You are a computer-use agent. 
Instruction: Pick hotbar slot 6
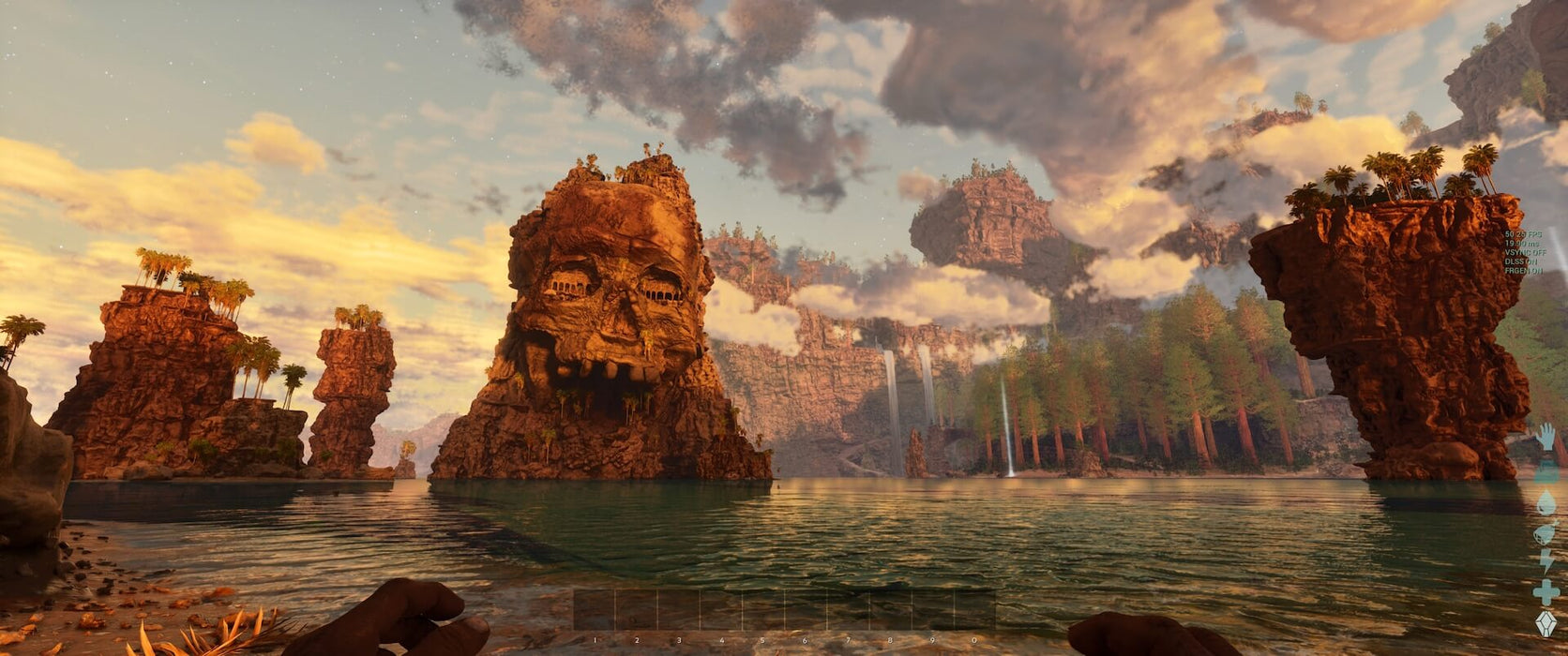click(806, 609)
